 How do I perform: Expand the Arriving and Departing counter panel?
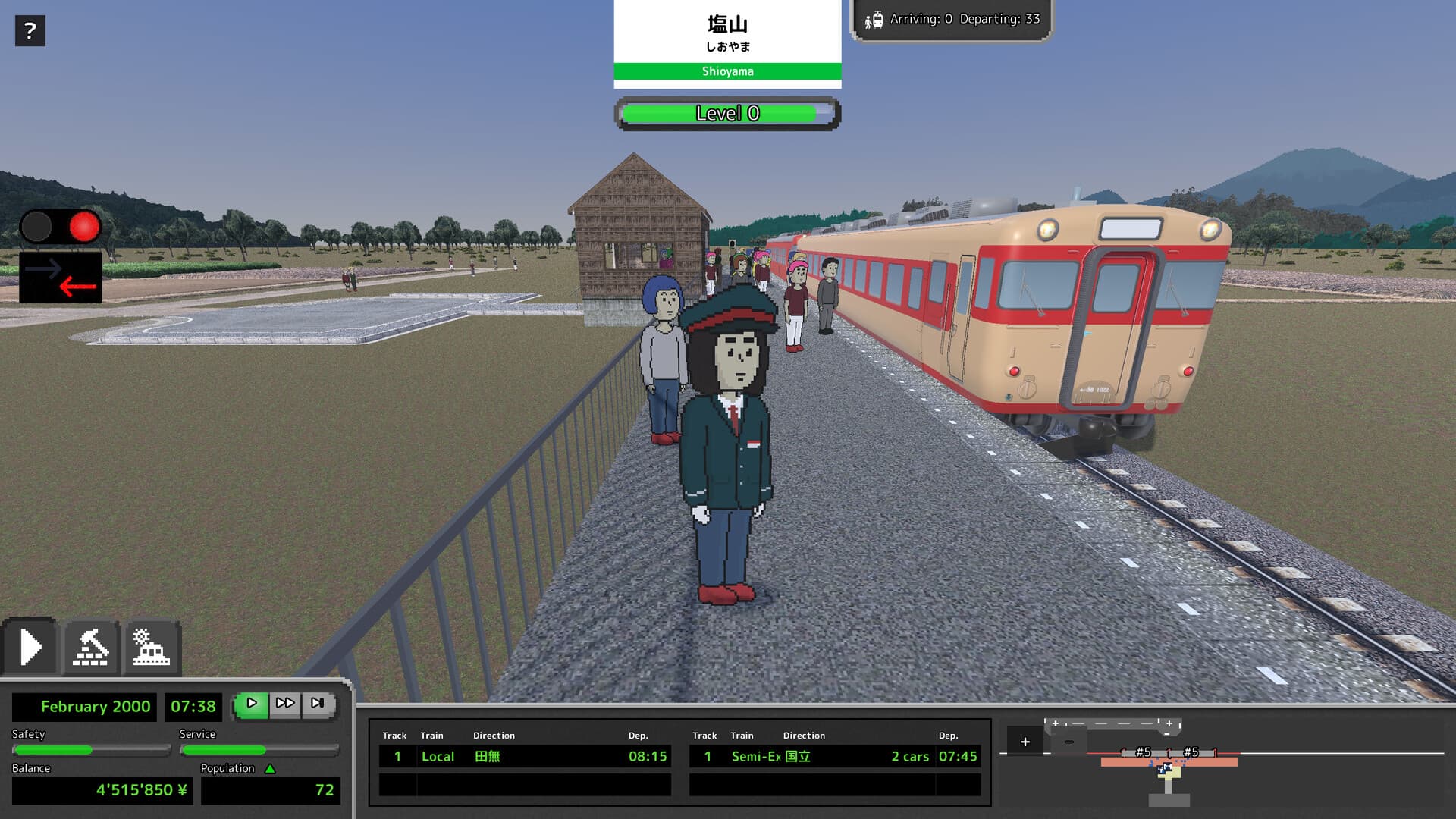[952, 19]
